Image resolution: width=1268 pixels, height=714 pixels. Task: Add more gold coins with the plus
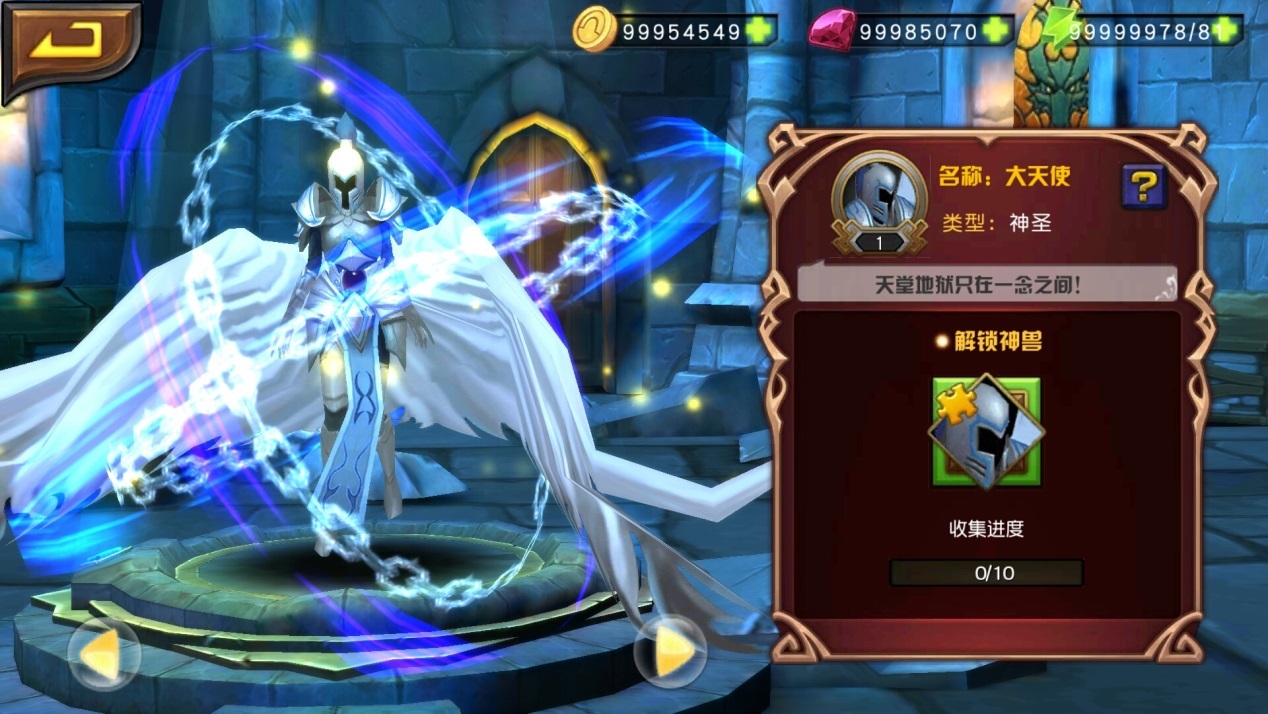click(759, 32)
